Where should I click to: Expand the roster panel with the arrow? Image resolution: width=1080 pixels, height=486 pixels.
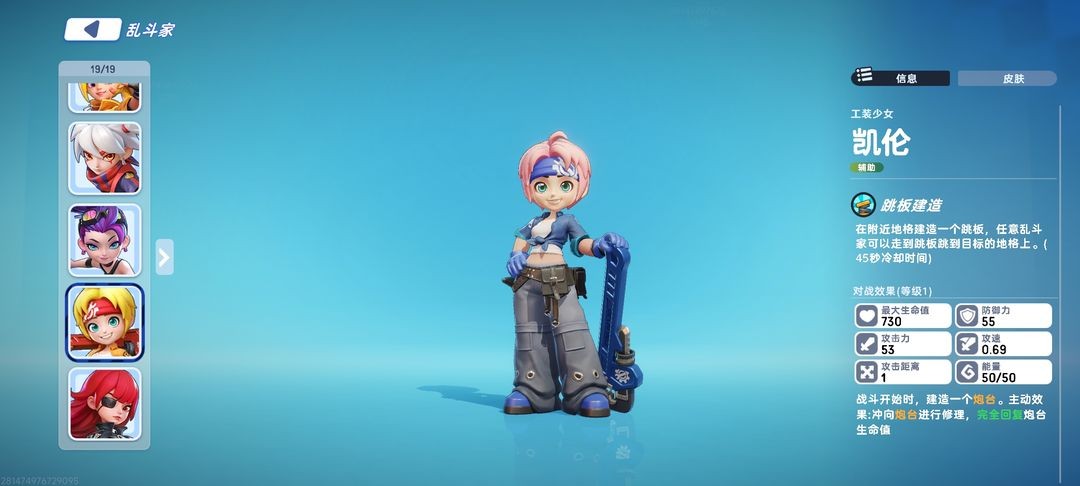pyautogui.click(x=165, y=257)
